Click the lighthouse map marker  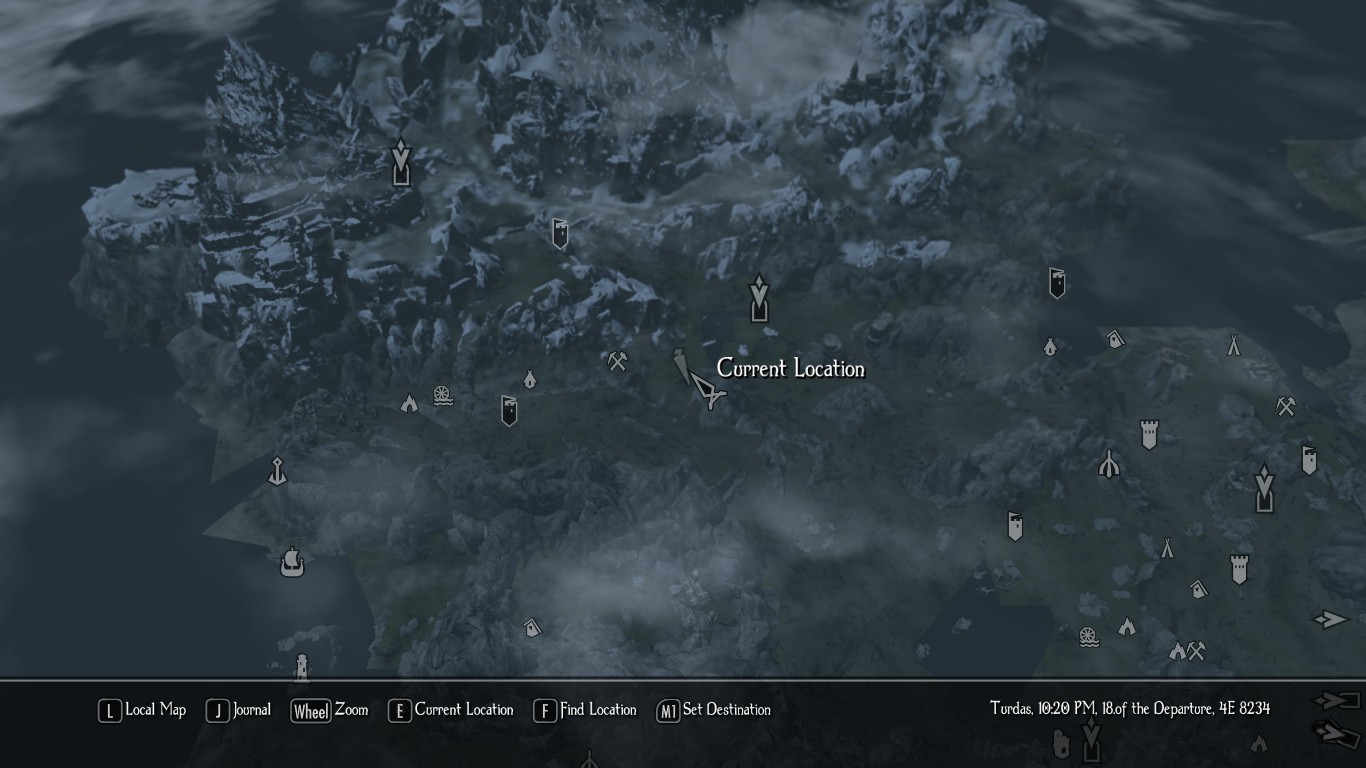[x=301, y=666]
